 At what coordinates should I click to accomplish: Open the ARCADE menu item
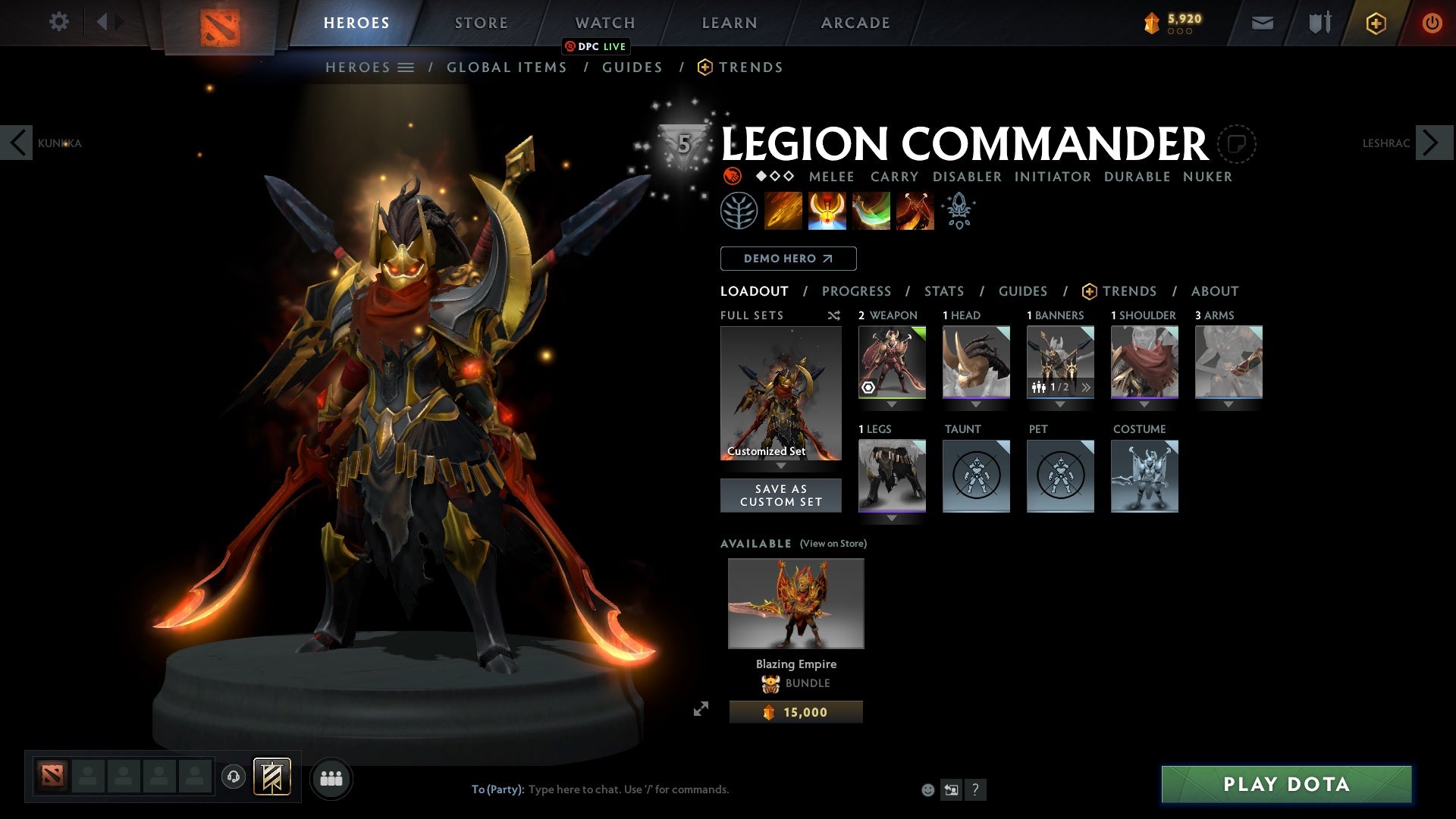(x=855, y=22)
